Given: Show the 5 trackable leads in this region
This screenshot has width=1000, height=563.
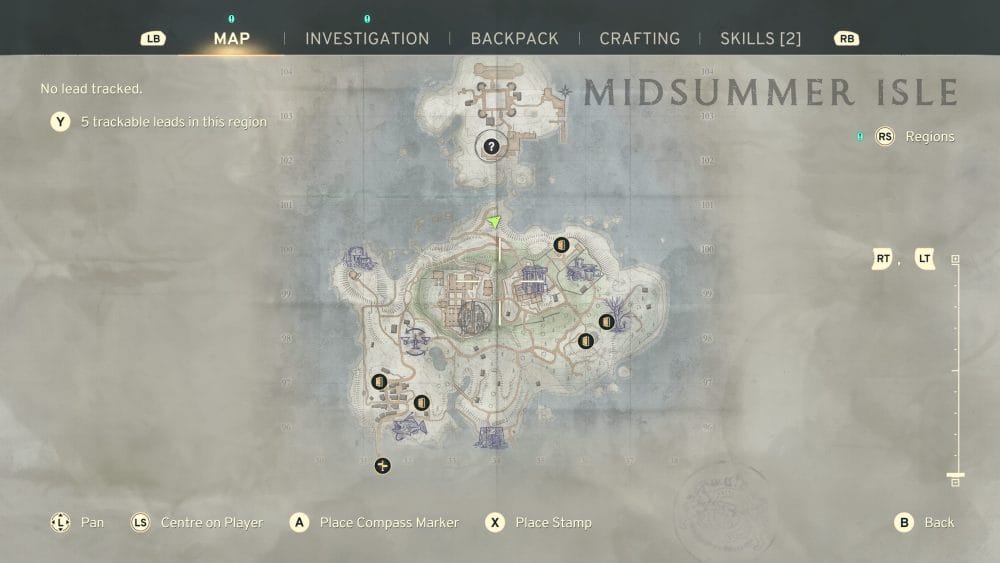Looking at the screenshot, I should pyautogui.click(x=160, y=122).
